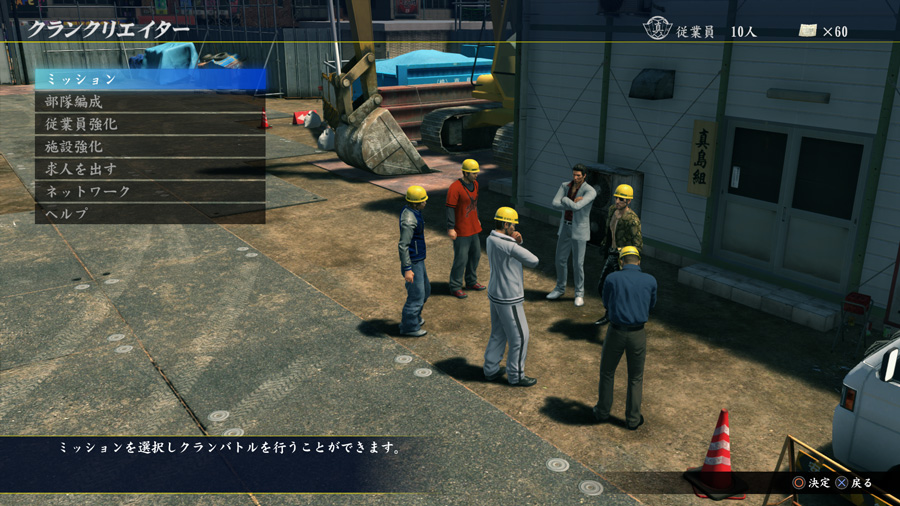The image size is (900, 506).
Task: Show the ヘルプ menu entry
Action: (150, 213)
